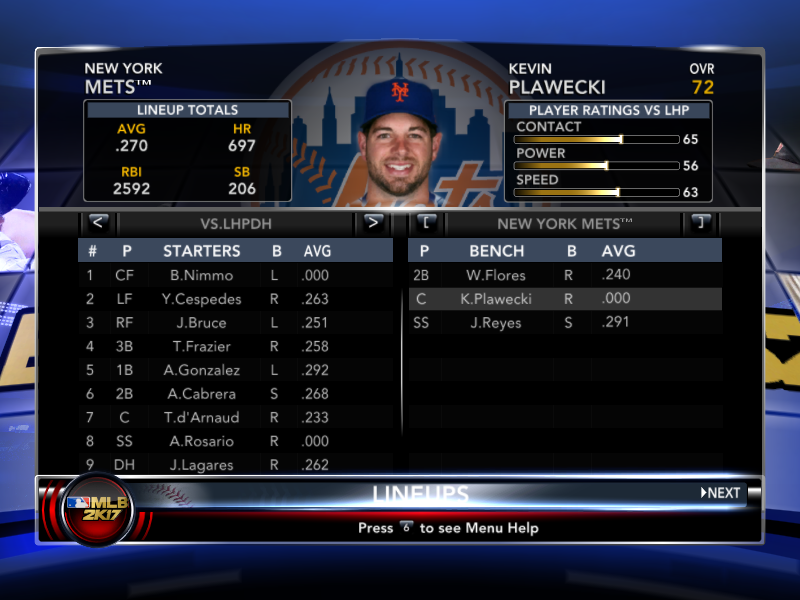Image resolution: width=800 pixels, height=600 pixels.
Task: Pick J.Reyes from the bench
Action: tap(495, 323)
